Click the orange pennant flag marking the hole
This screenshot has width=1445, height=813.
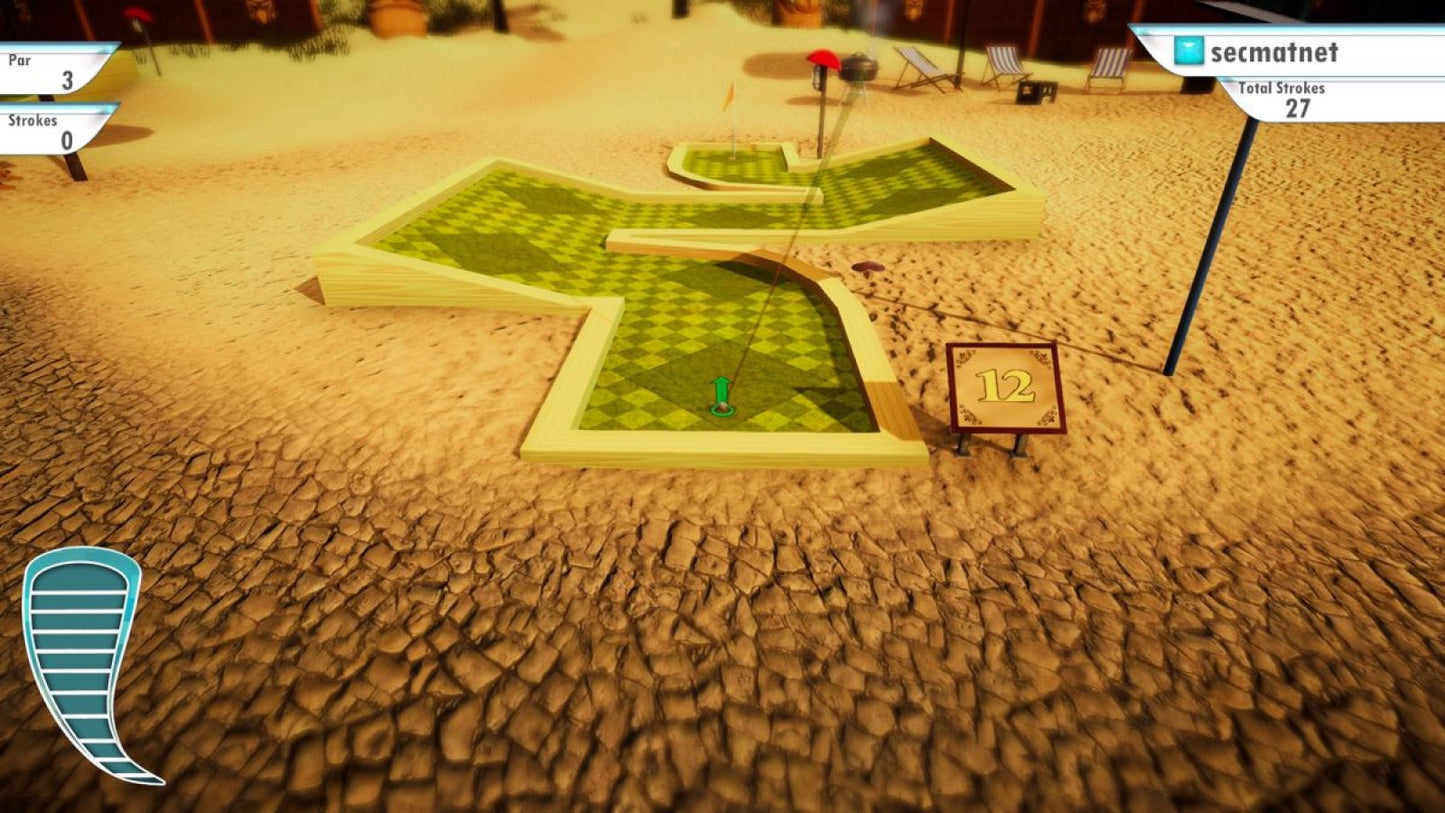(x=729, y=97)
